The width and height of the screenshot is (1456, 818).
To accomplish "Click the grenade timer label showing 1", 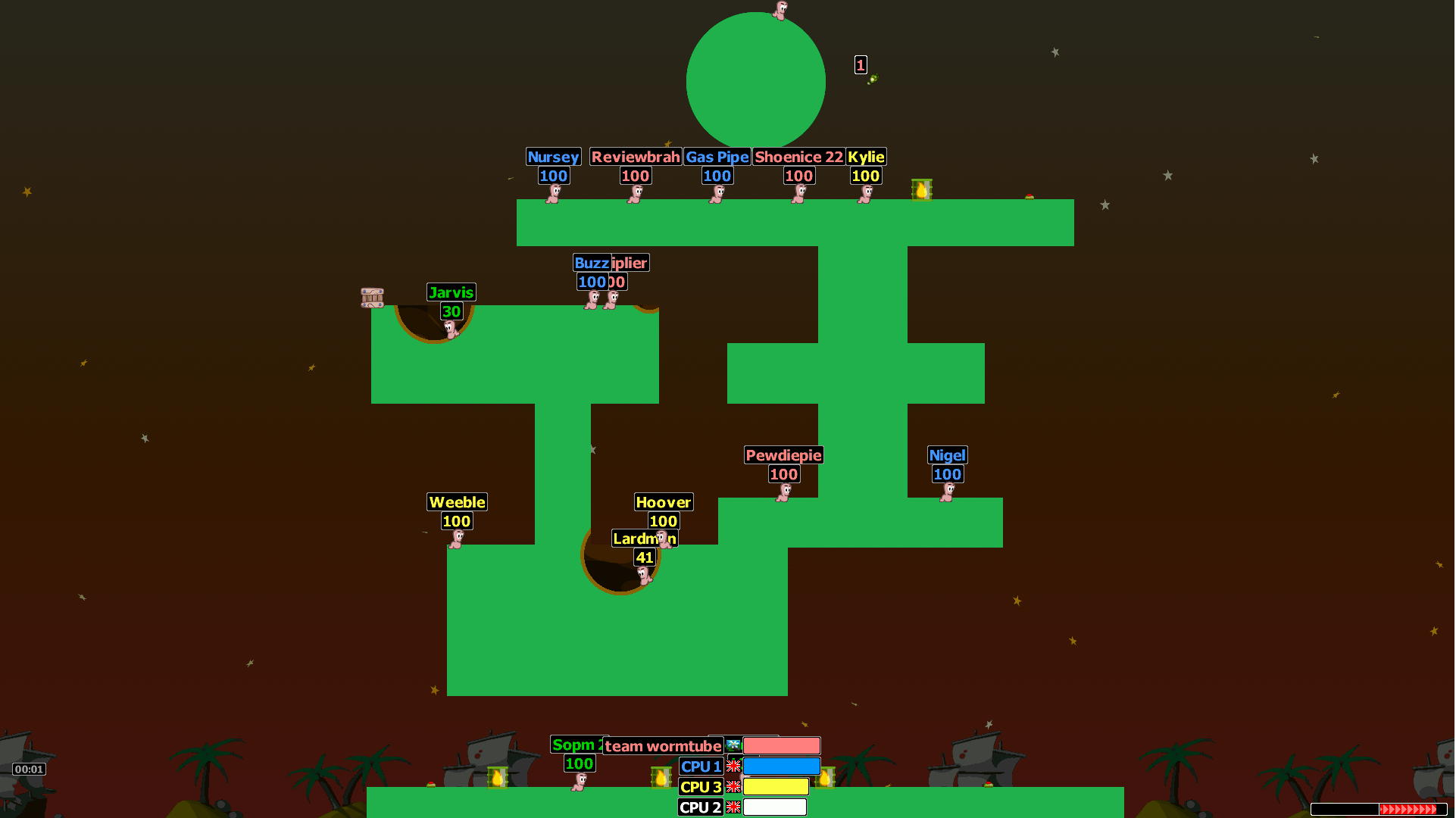I will tap(860, 64).
